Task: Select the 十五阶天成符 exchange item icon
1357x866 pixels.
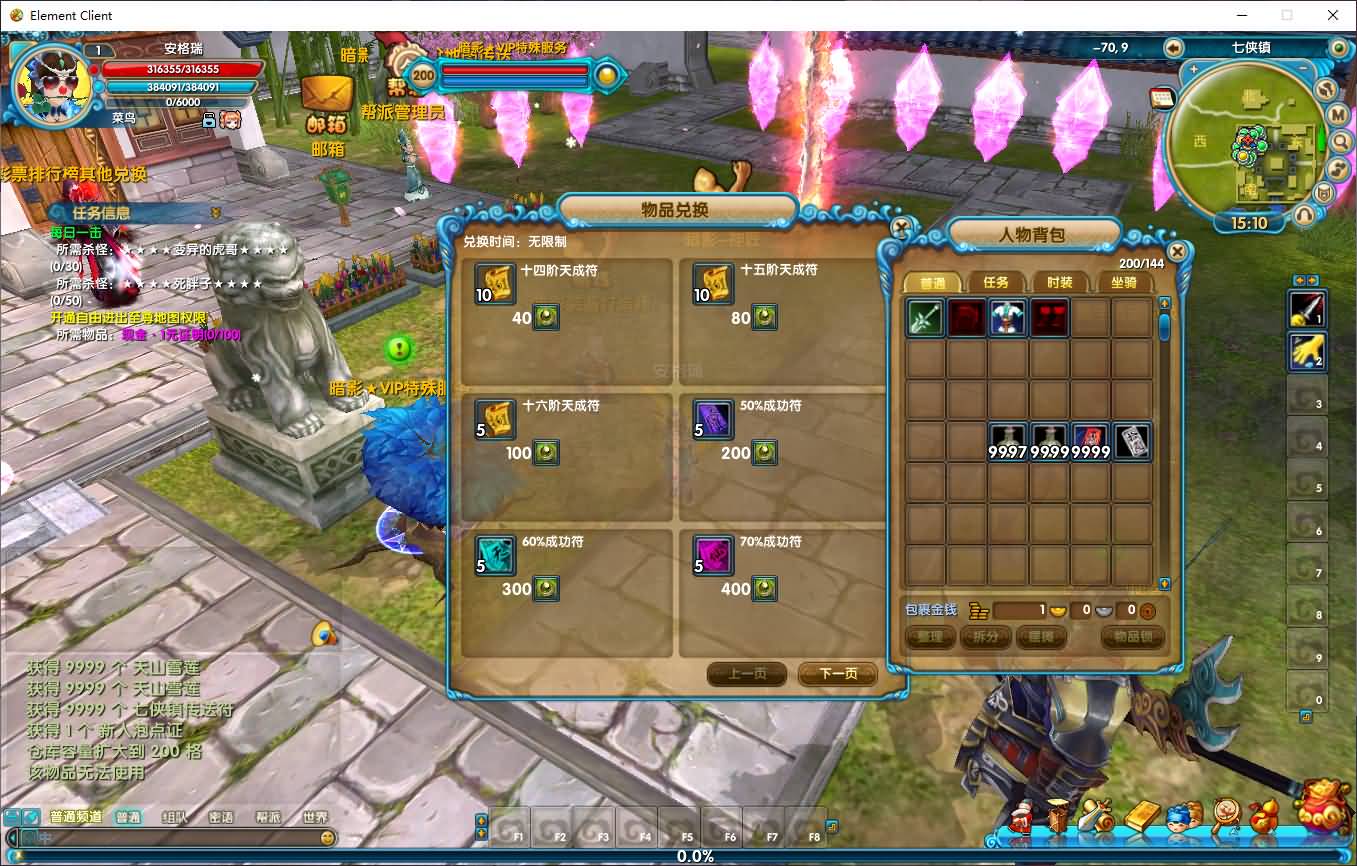Action: [713, 284]
